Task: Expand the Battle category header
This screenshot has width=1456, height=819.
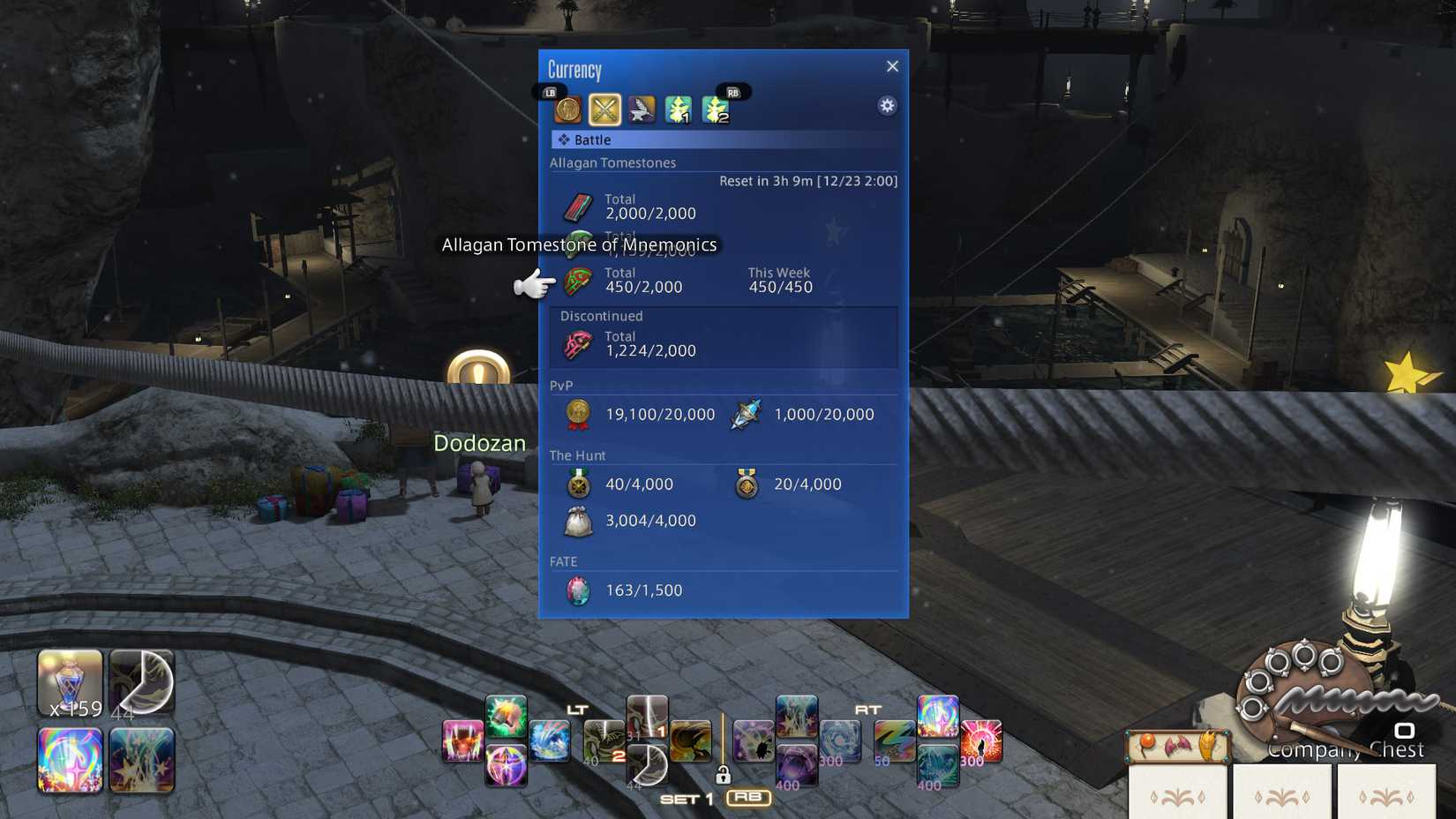Action: point(591,139)
